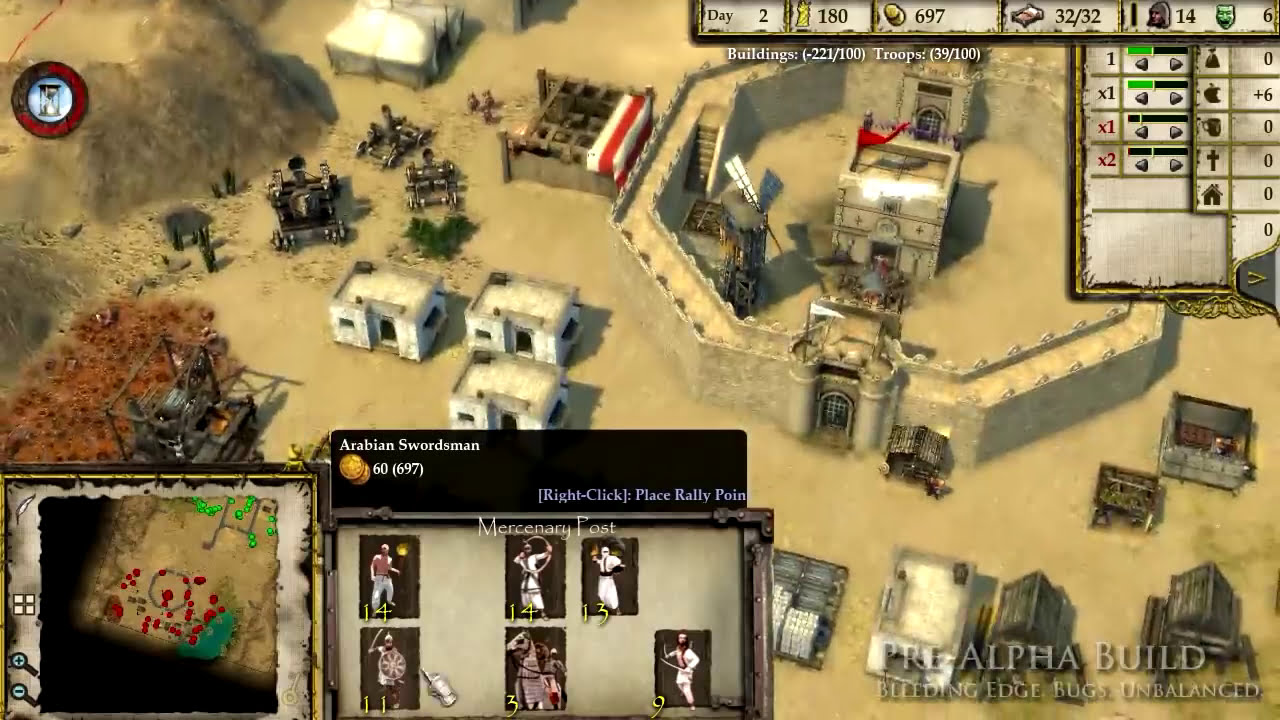Click the four-square grid button beside minimap
The image size is (1280, 720).
(24, 604)
